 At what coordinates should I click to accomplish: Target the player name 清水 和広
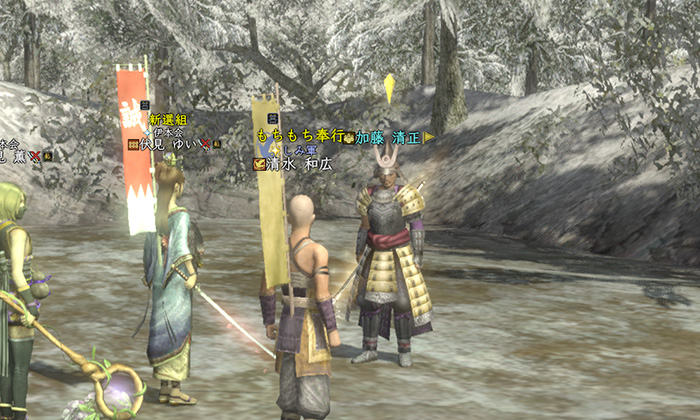pos(299,164)
